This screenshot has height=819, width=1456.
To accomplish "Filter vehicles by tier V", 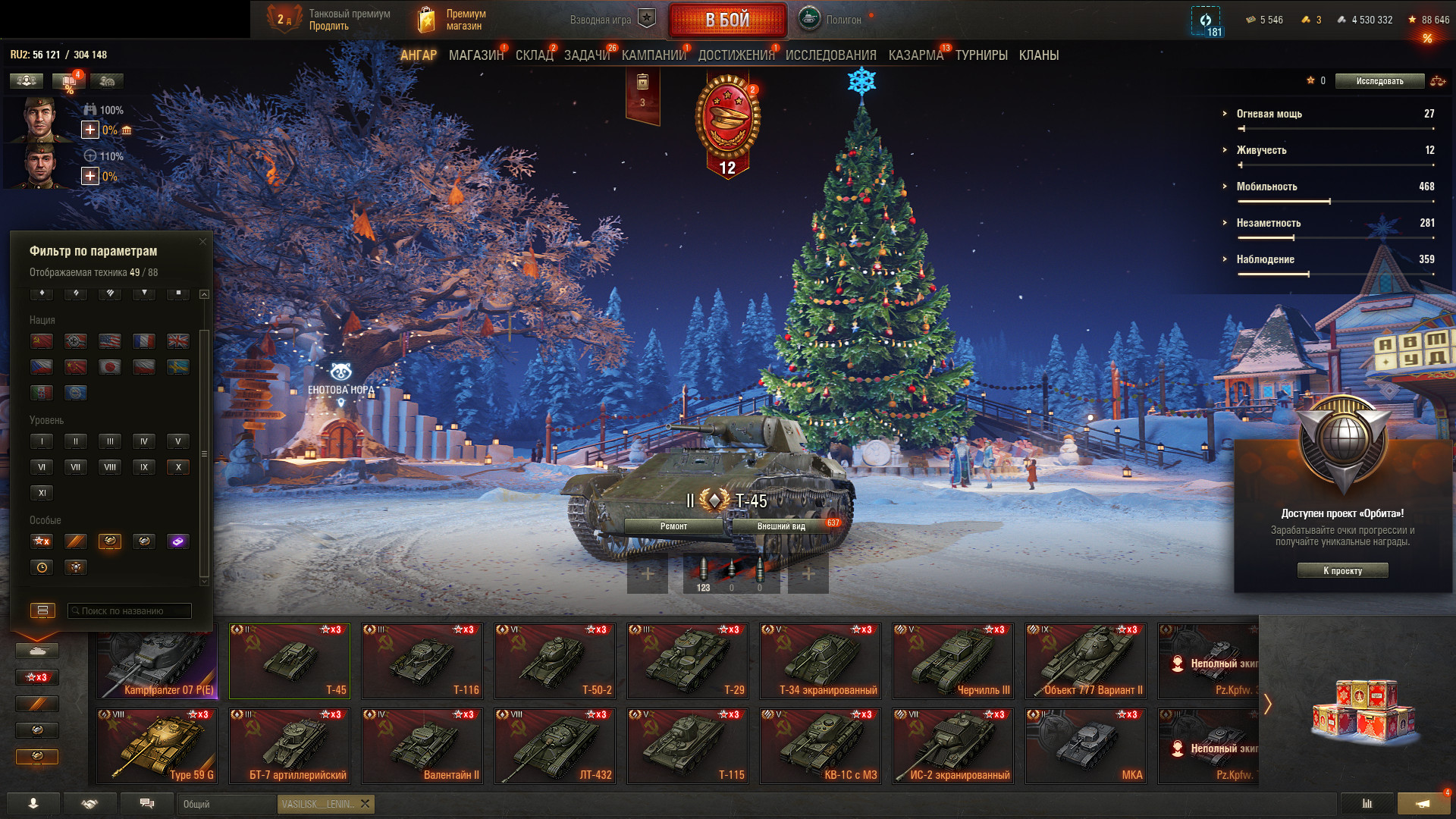I will 178,441.
